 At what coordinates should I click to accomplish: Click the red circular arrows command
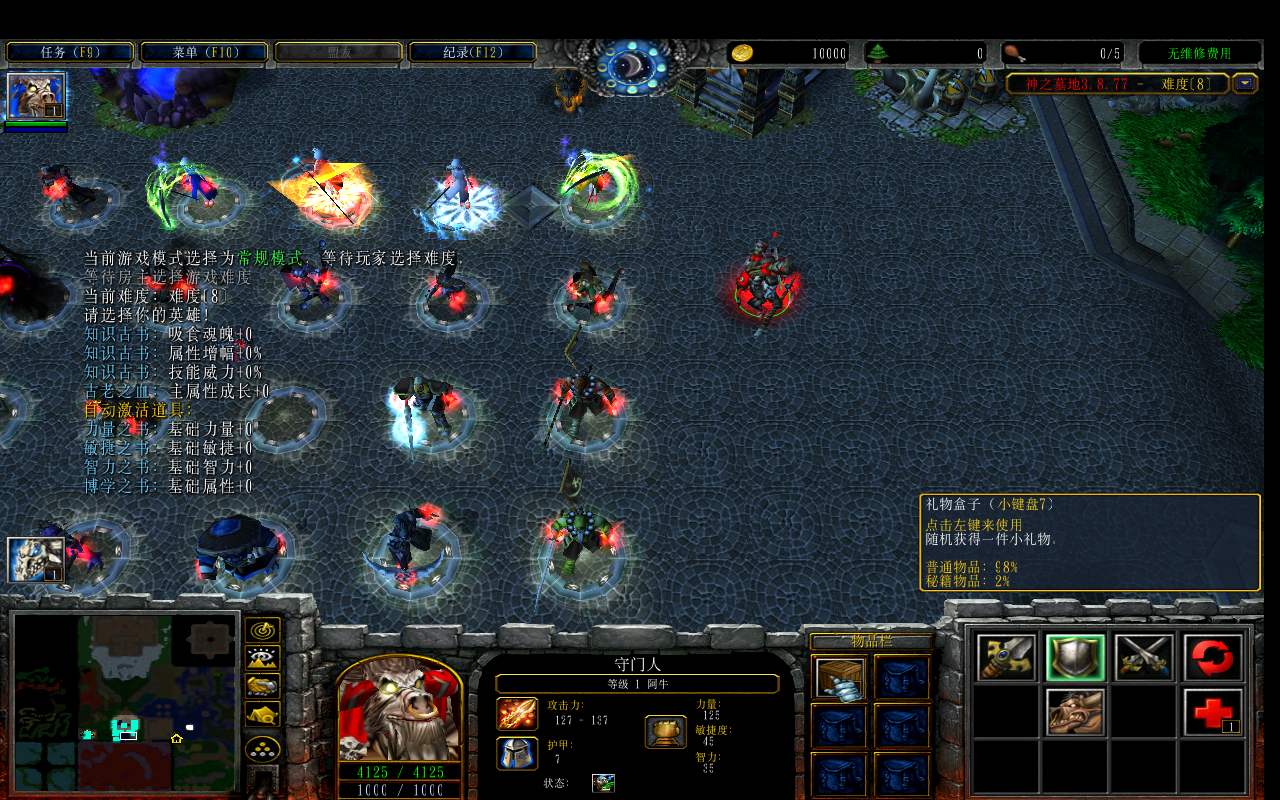pos(1213,658)
